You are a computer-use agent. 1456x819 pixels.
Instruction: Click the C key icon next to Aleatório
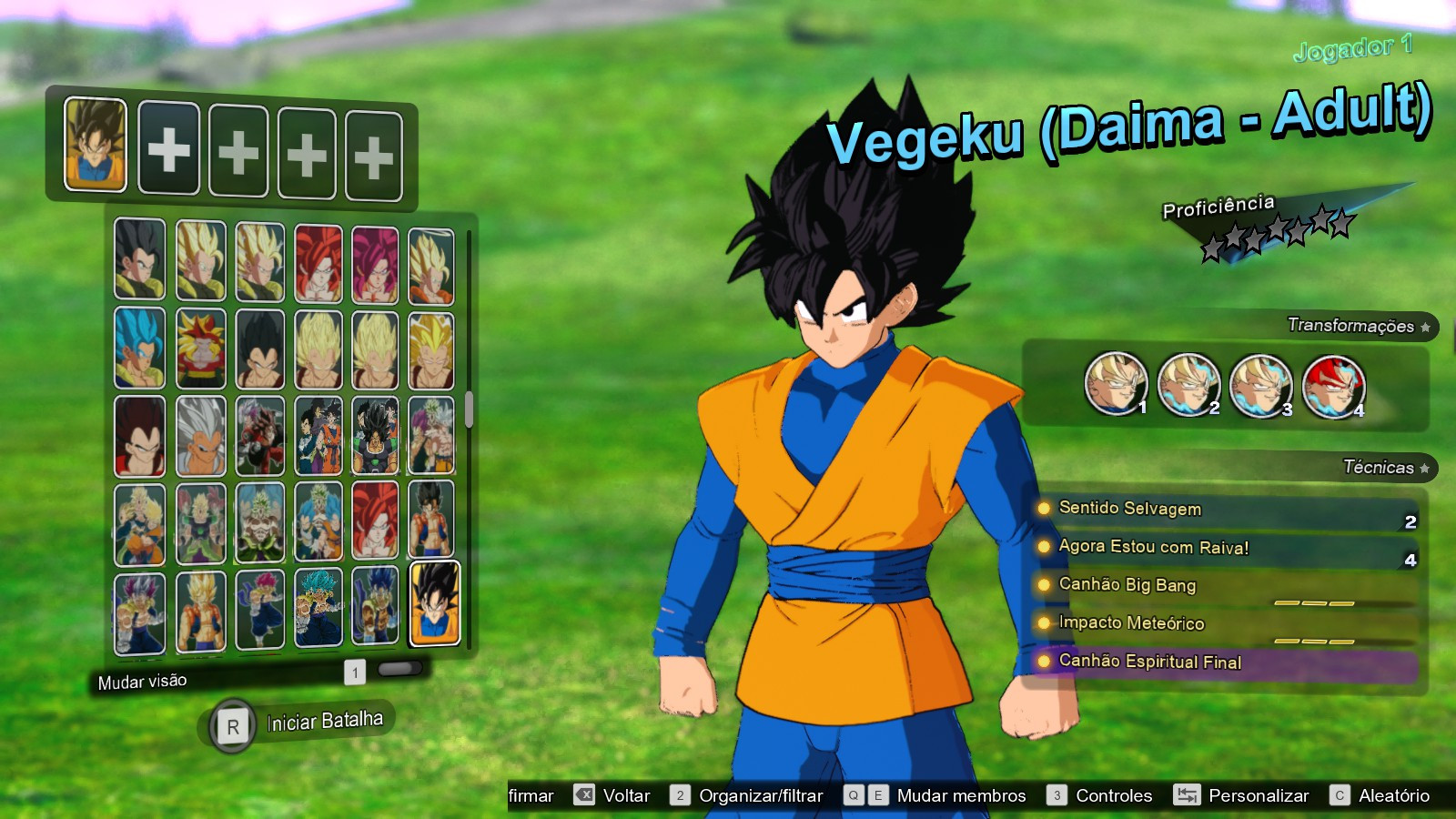1340,794
